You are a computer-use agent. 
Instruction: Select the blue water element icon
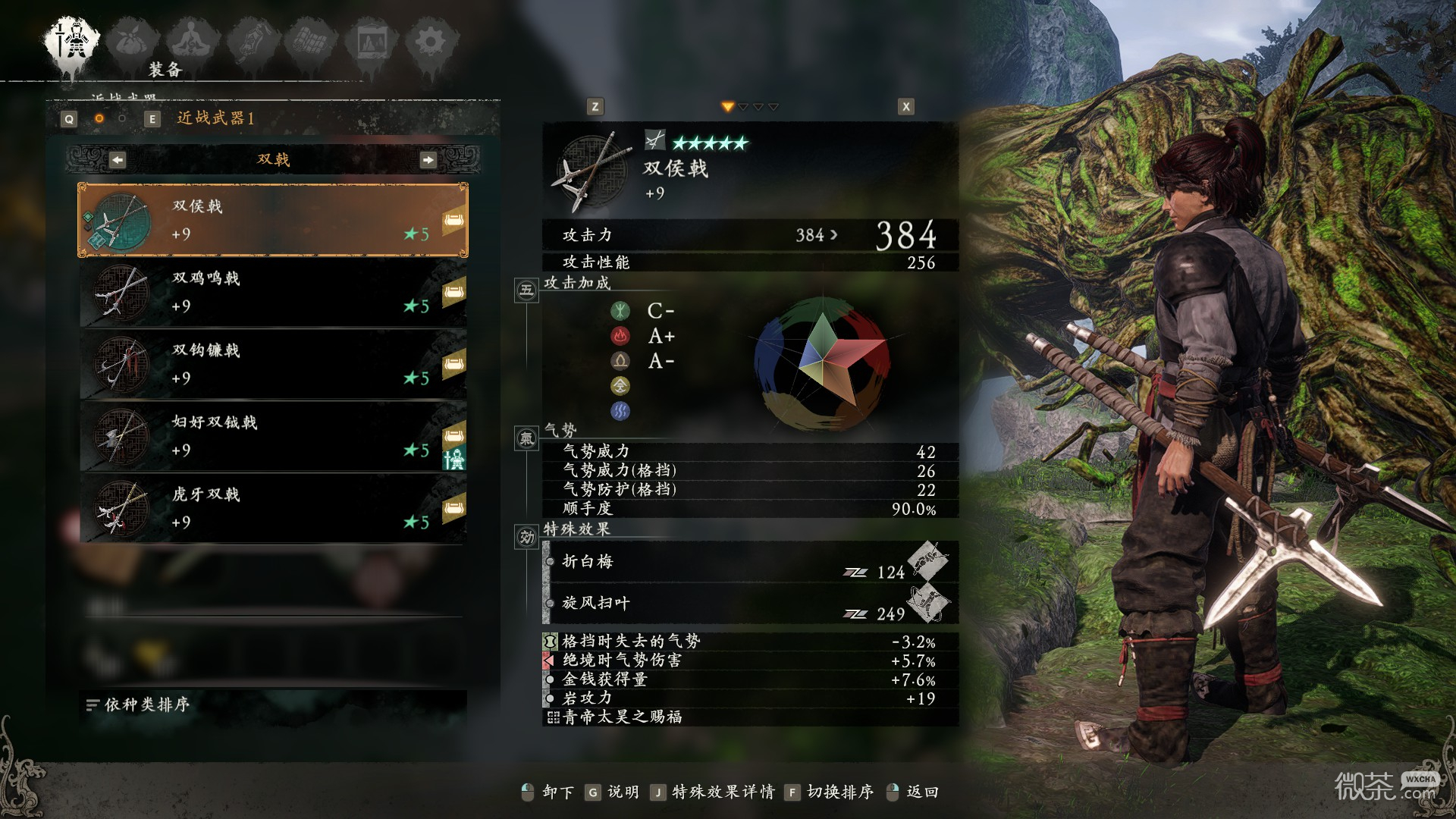point(620,410)
